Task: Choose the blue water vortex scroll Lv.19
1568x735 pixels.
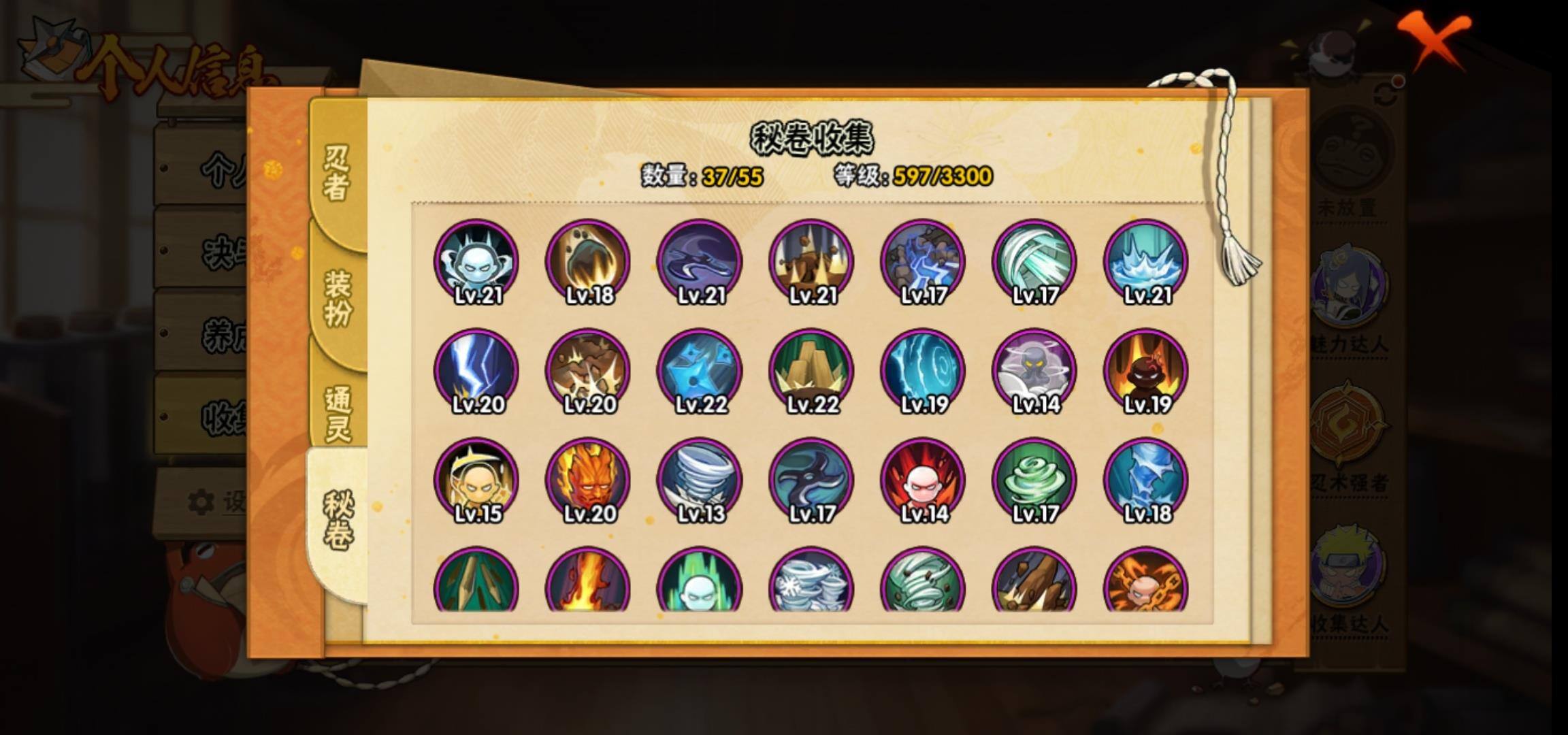Action: pyautogui.click(x=923, y=372)
